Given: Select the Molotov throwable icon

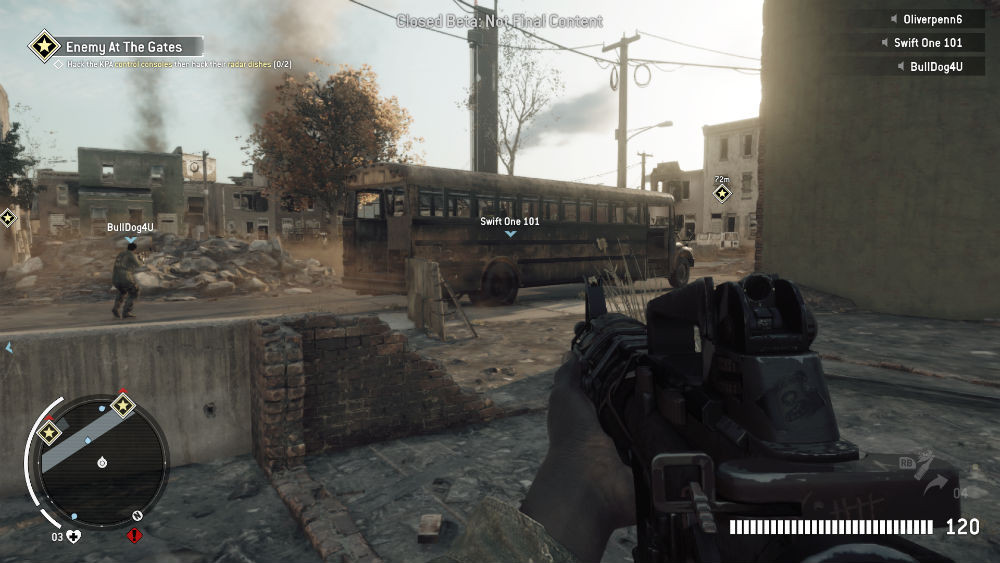Looking at the screenshot, I should pos(923,466).
